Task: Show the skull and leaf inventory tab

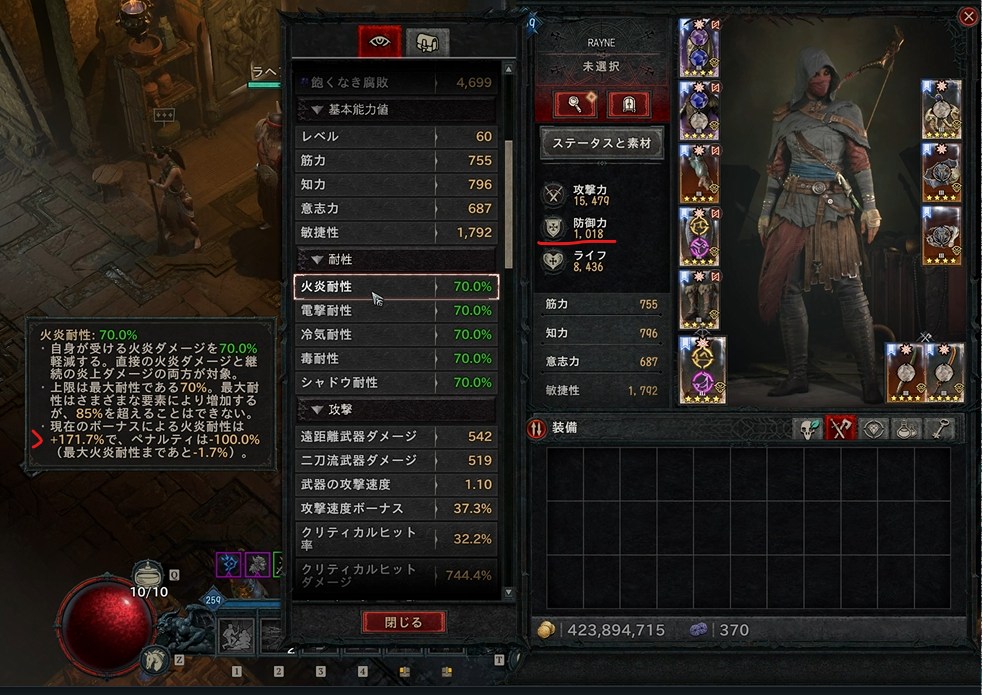Action: [x=807, y=430]
